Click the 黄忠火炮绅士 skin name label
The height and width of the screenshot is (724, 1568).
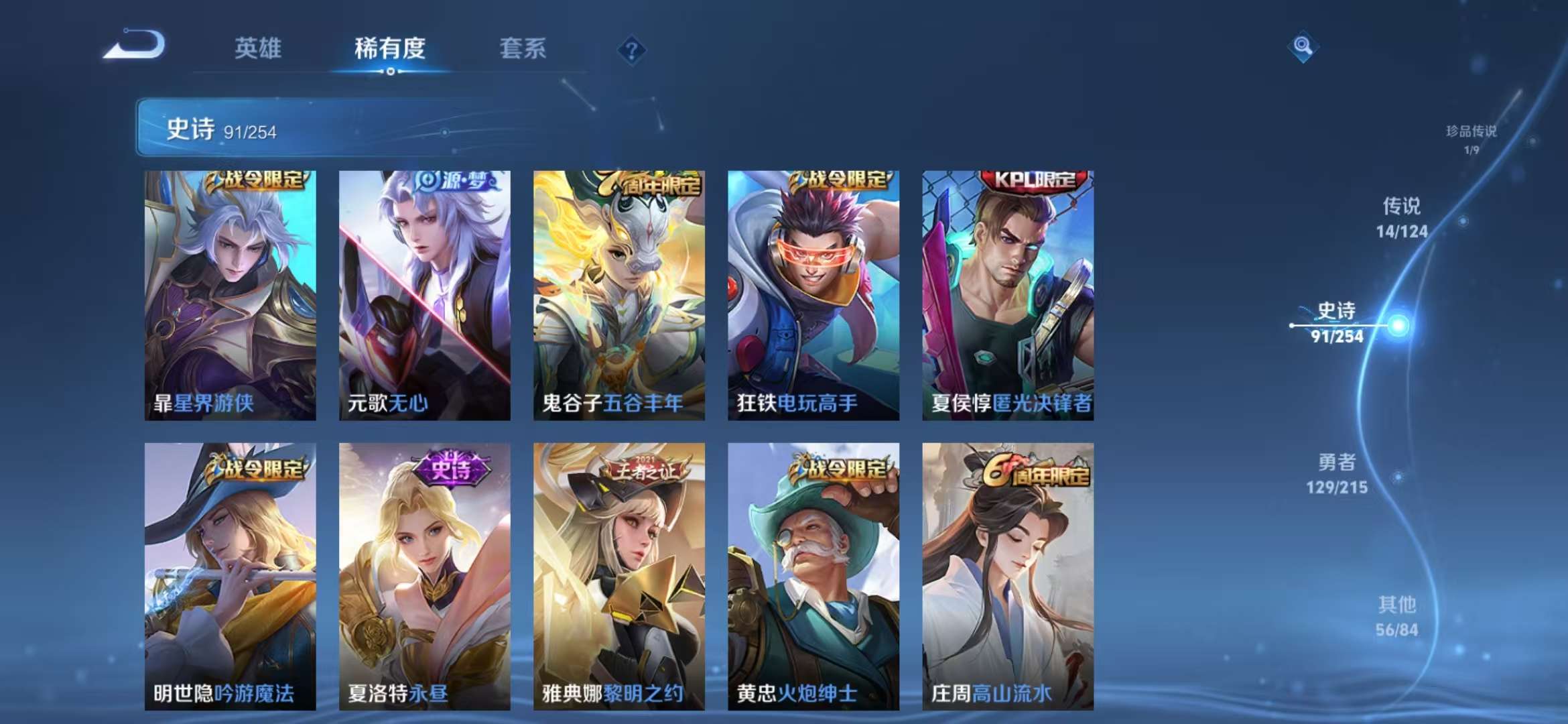coord(797,695)
